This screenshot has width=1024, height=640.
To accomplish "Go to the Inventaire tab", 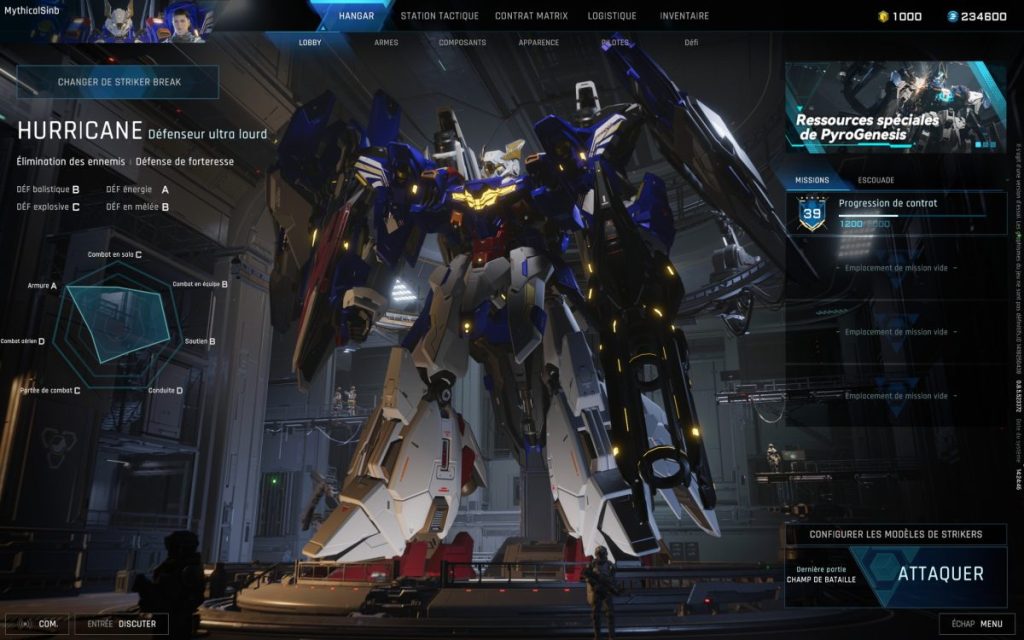I will [x=684, y=16].
